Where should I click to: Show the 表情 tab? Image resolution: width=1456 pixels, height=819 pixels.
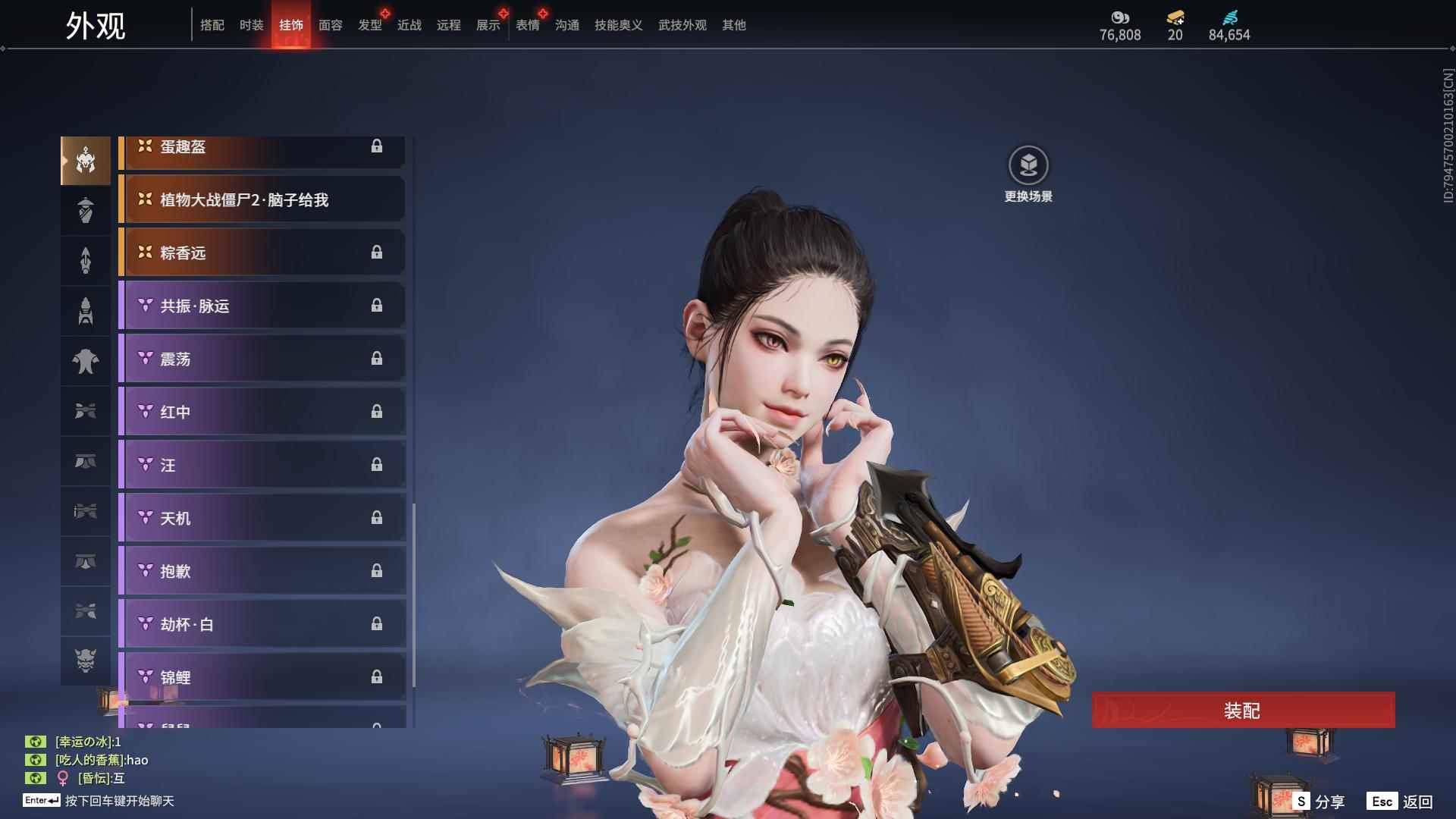528,25
